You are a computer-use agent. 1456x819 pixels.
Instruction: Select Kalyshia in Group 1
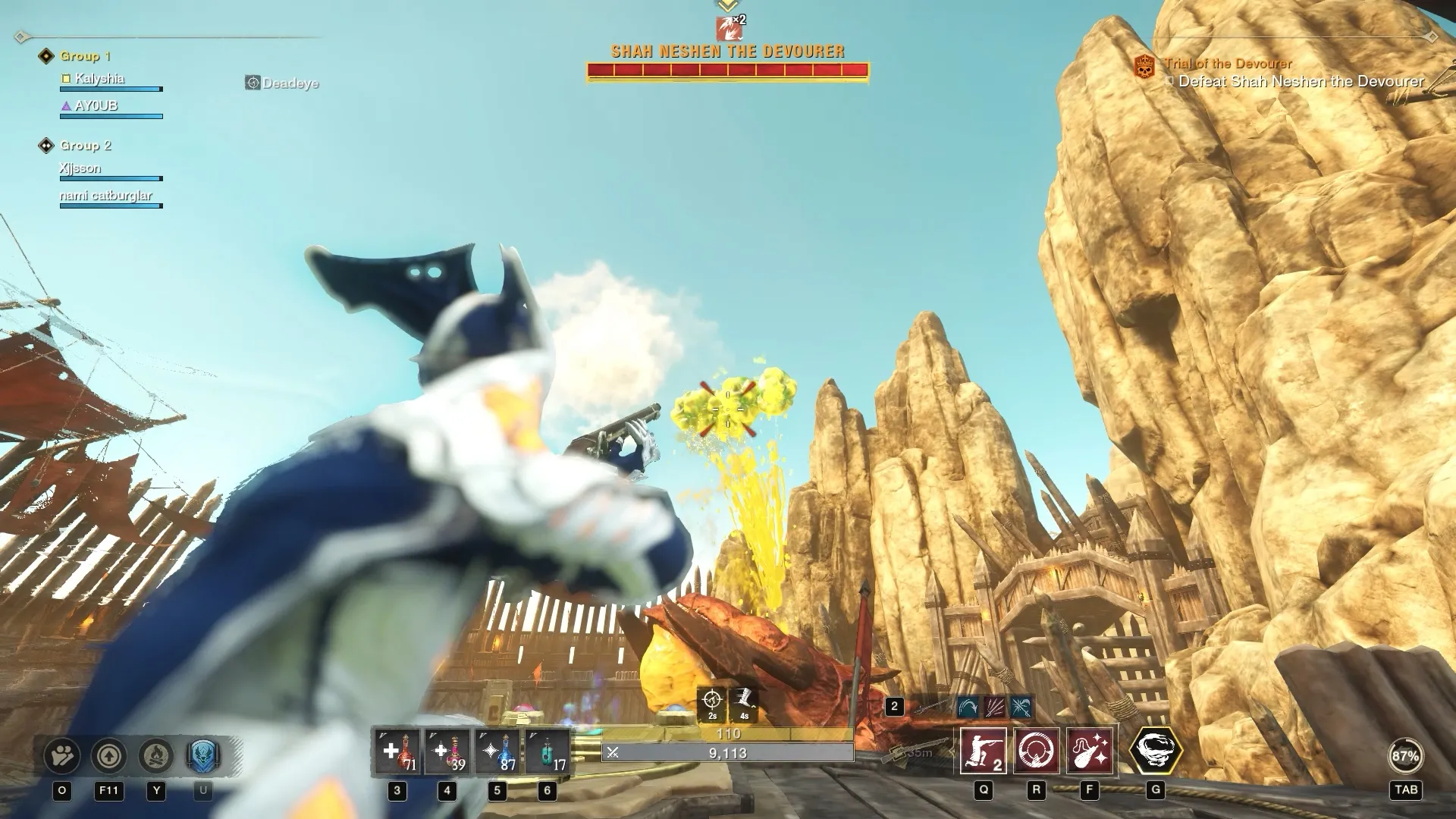point(99,79)
